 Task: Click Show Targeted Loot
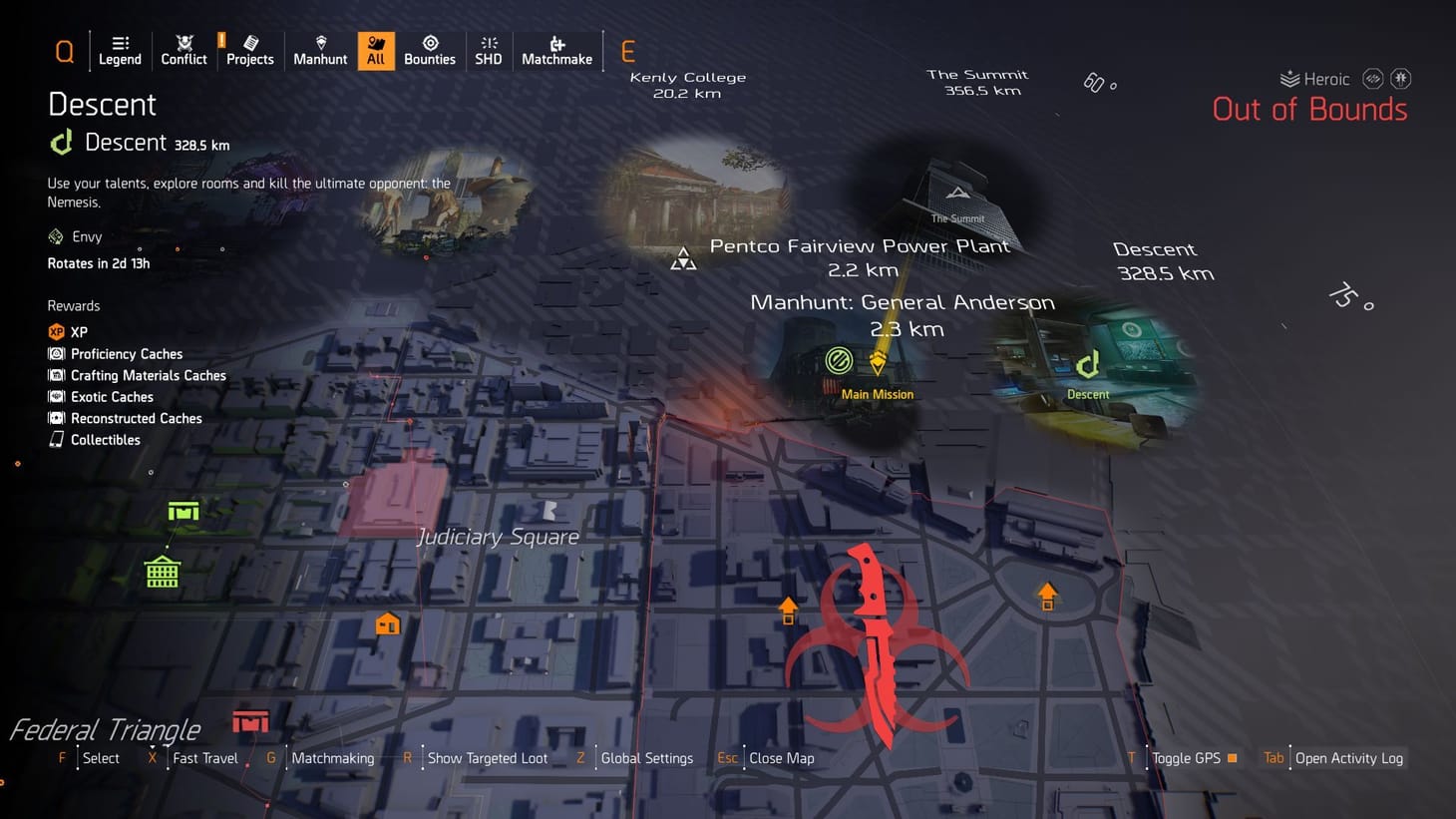pyautogui.click(x=488, y=758)
